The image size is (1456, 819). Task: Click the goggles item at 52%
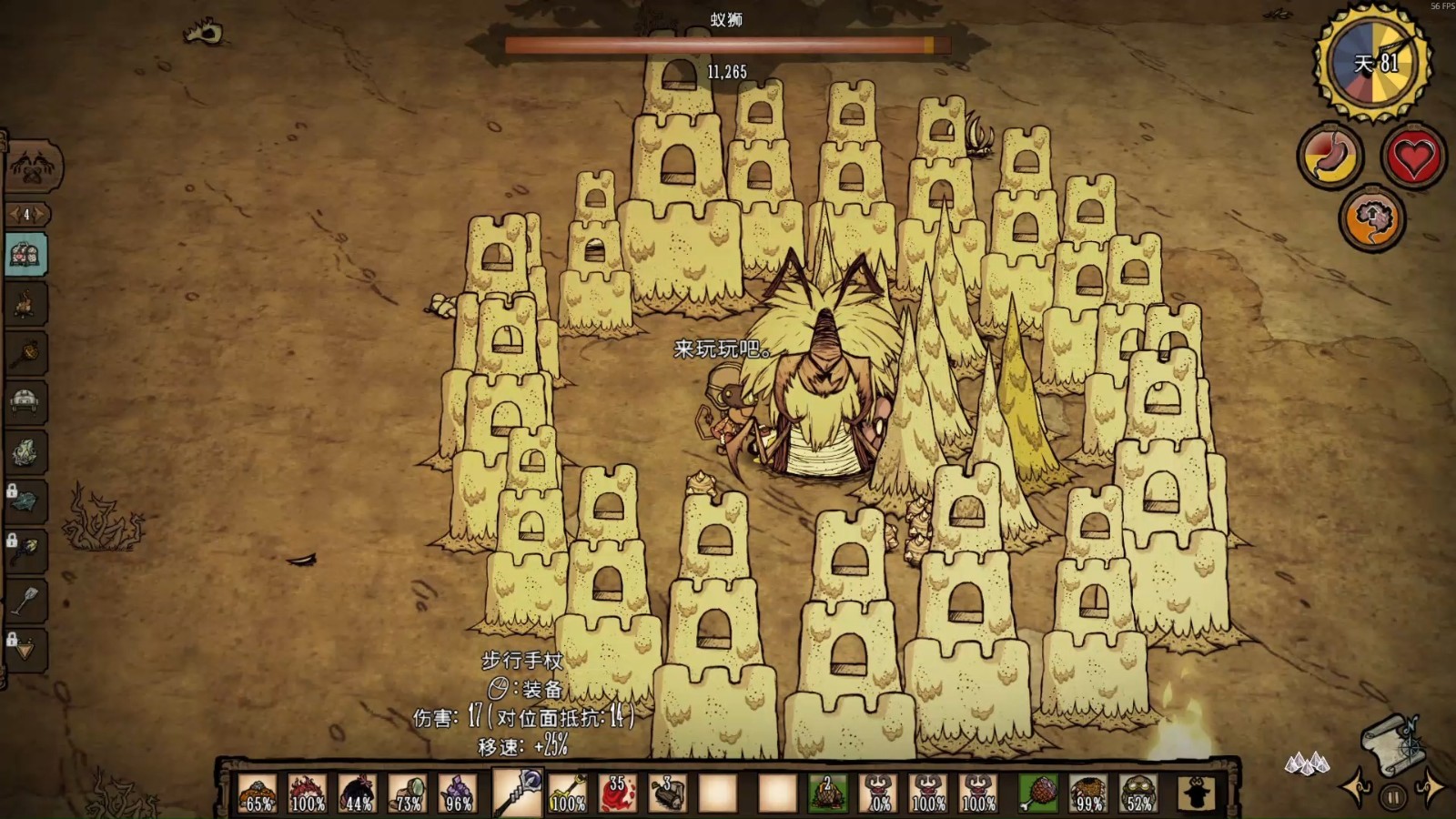coord(1138,792)
